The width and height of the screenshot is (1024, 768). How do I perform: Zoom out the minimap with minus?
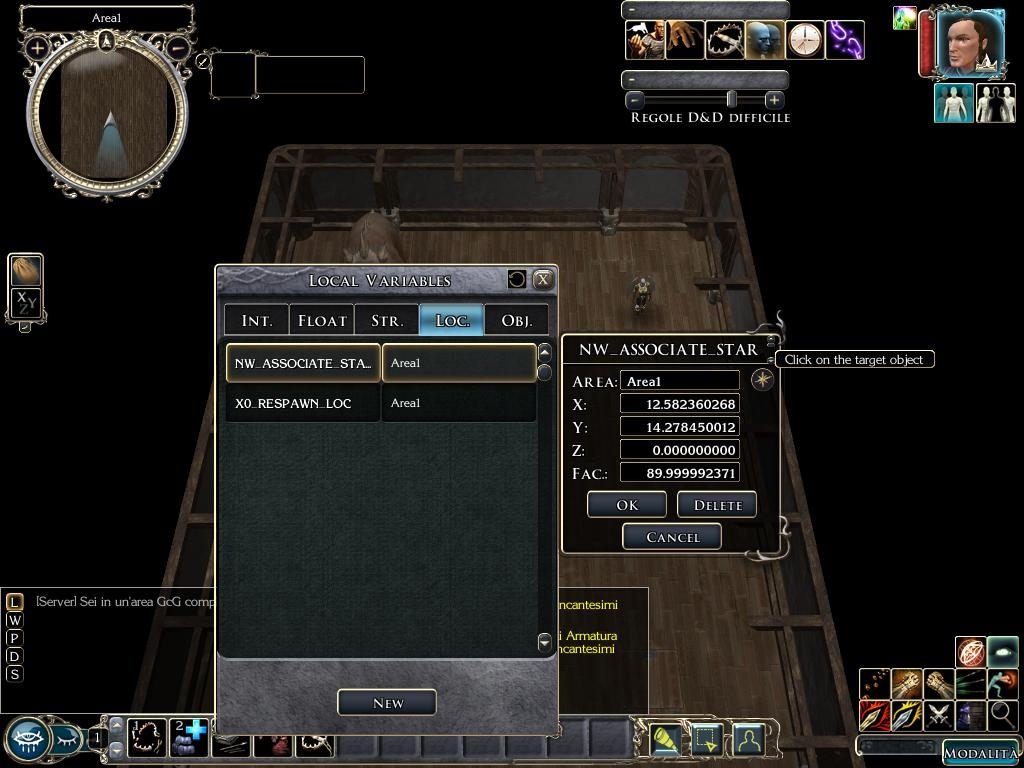coord(177,47)
